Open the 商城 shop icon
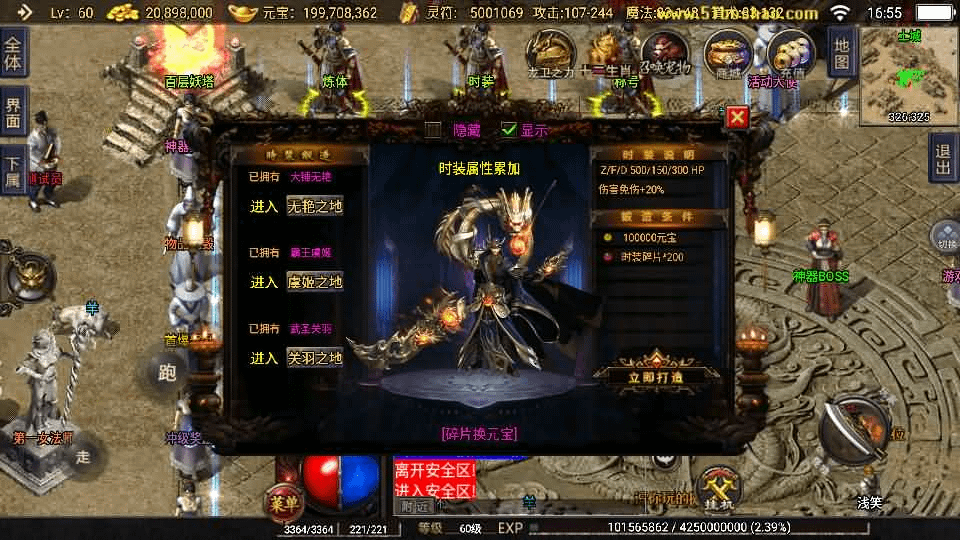960x540 pixels. tap(727, 52)
